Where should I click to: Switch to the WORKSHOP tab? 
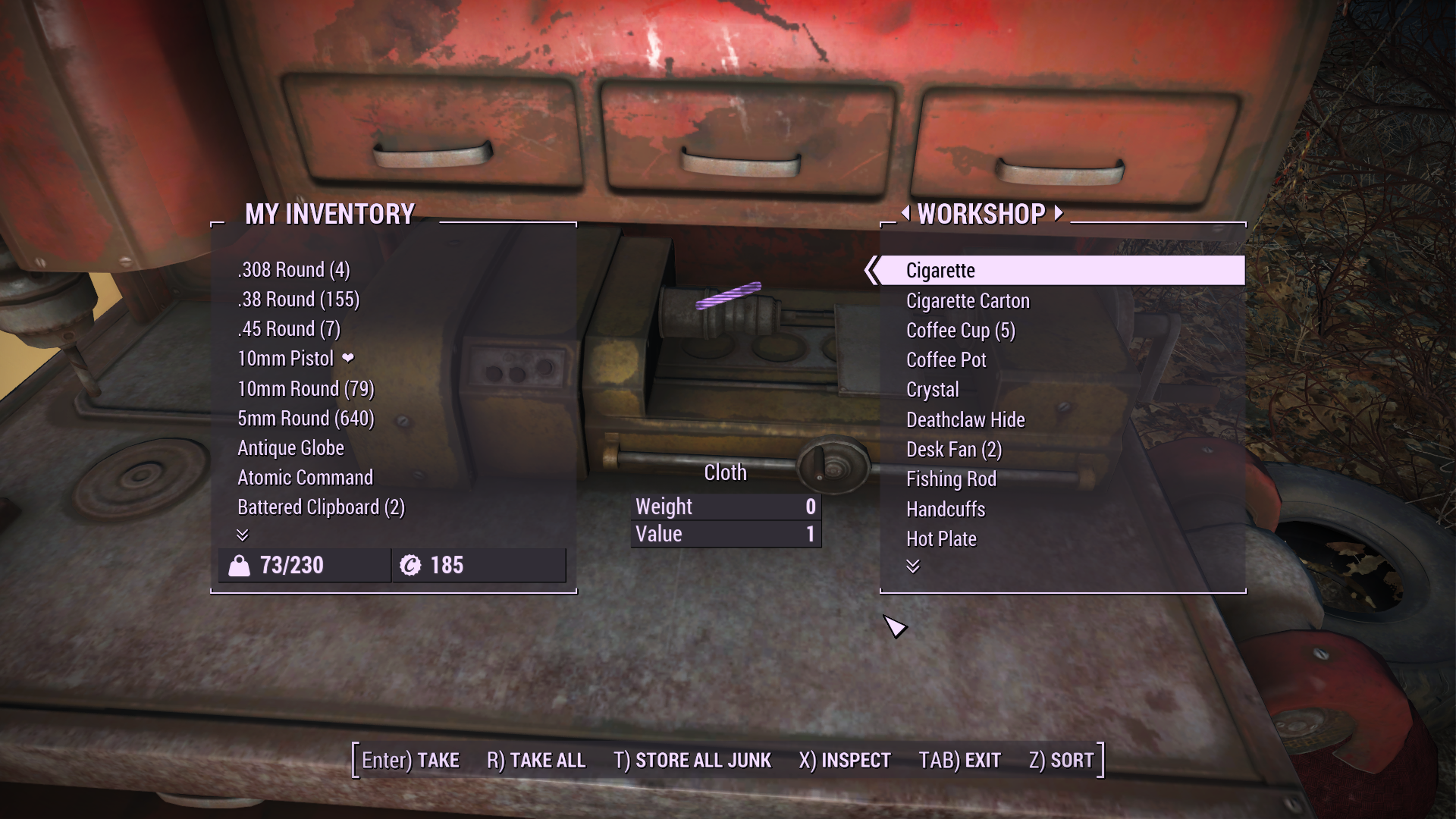pos(984,215)
